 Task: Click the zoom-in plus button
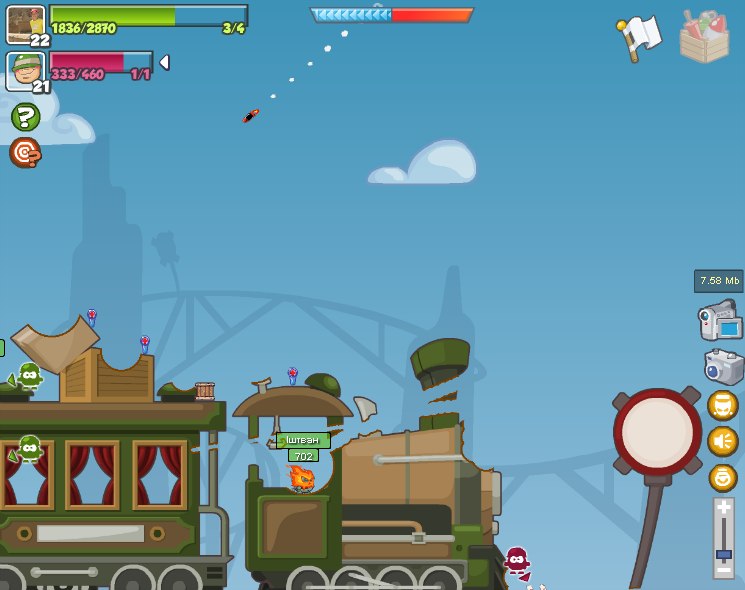click(724, 509)
